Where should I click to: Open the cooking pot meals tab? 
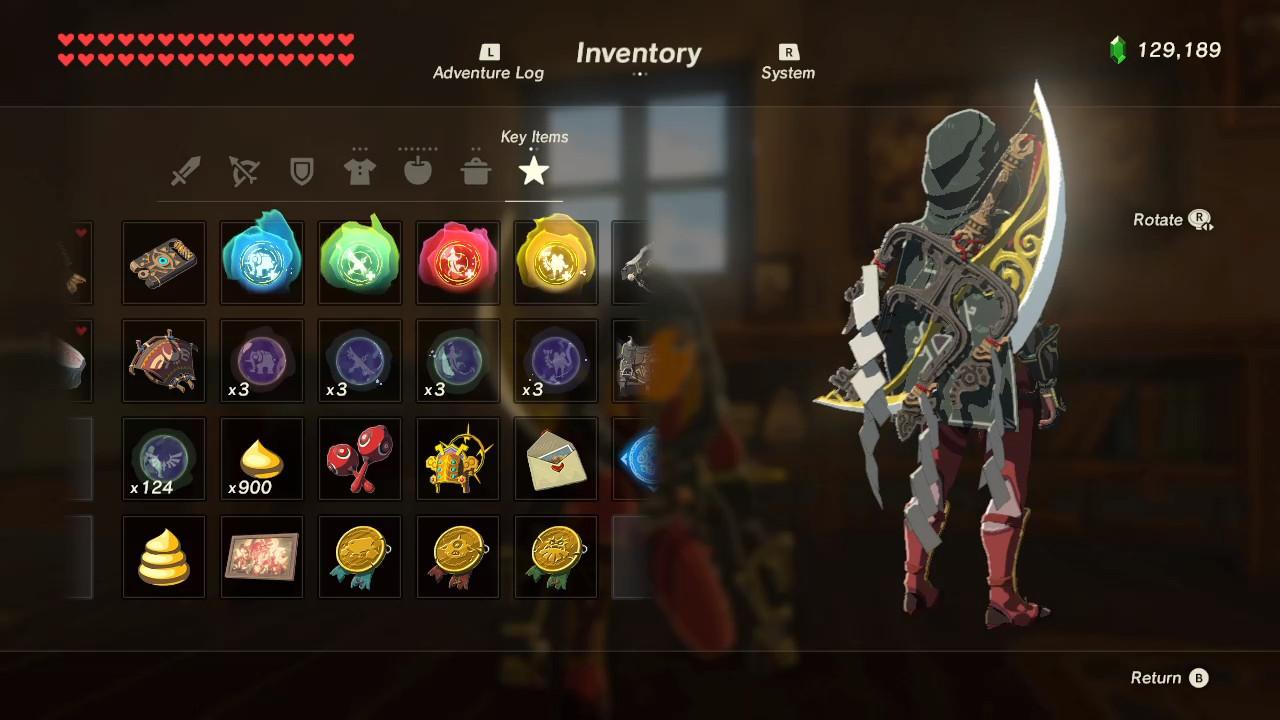tap(475, 171)
